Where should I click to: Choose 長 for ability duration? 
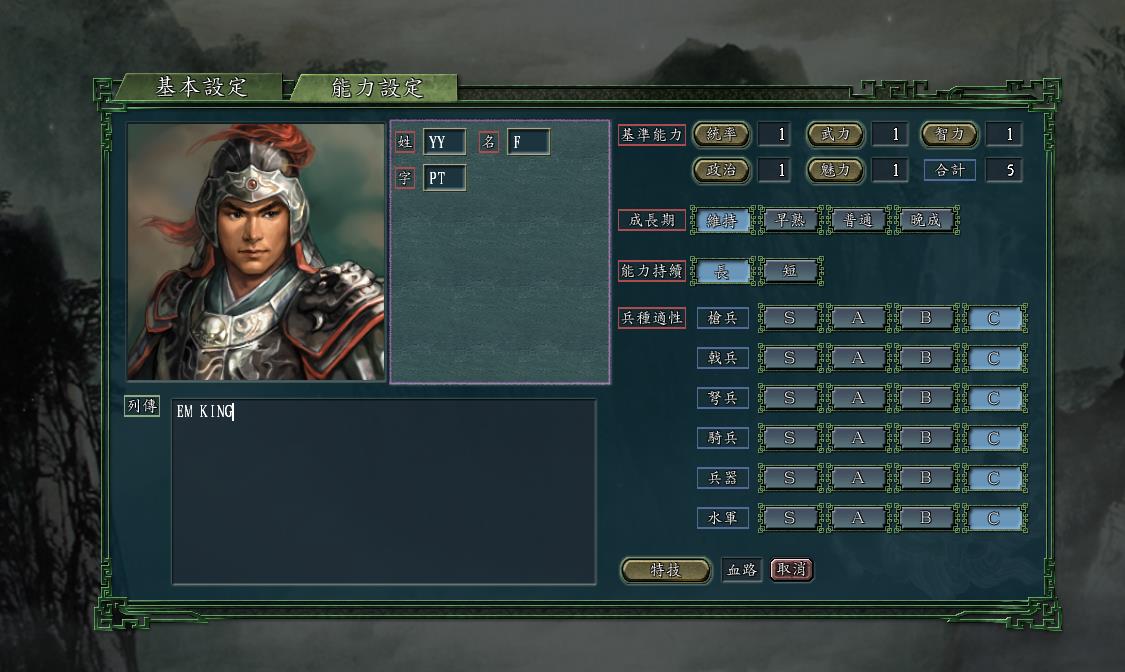pos(721,270)
